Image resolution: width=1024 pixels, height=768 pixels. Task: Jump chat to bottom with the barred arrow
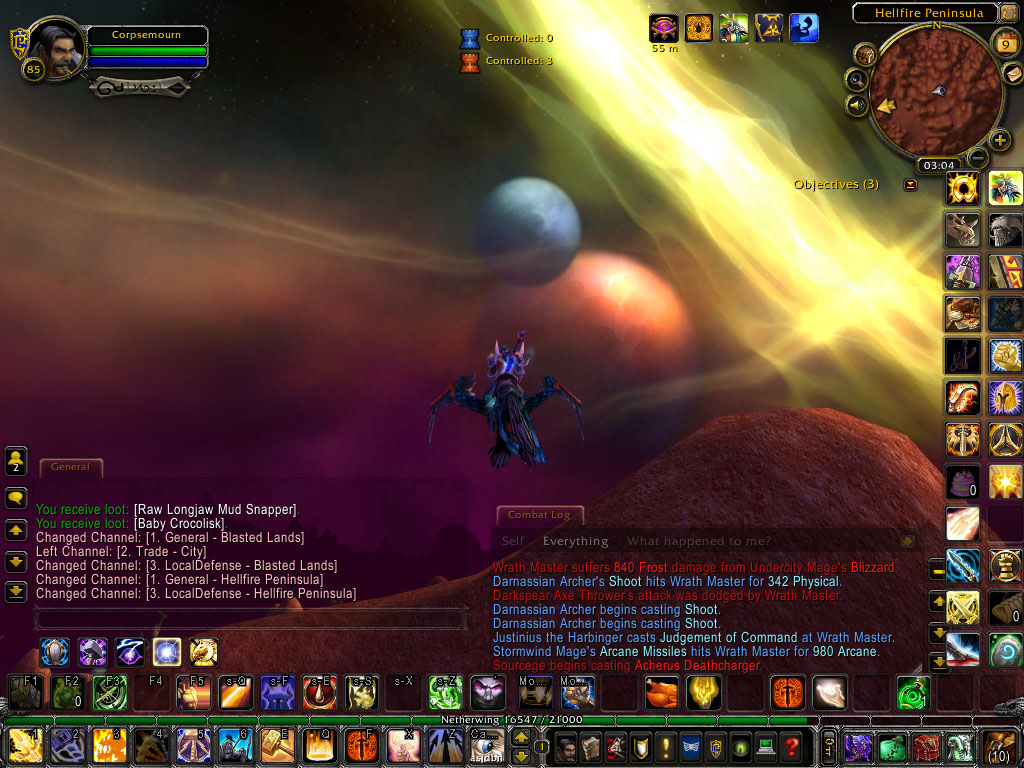[x=16, y=592]
